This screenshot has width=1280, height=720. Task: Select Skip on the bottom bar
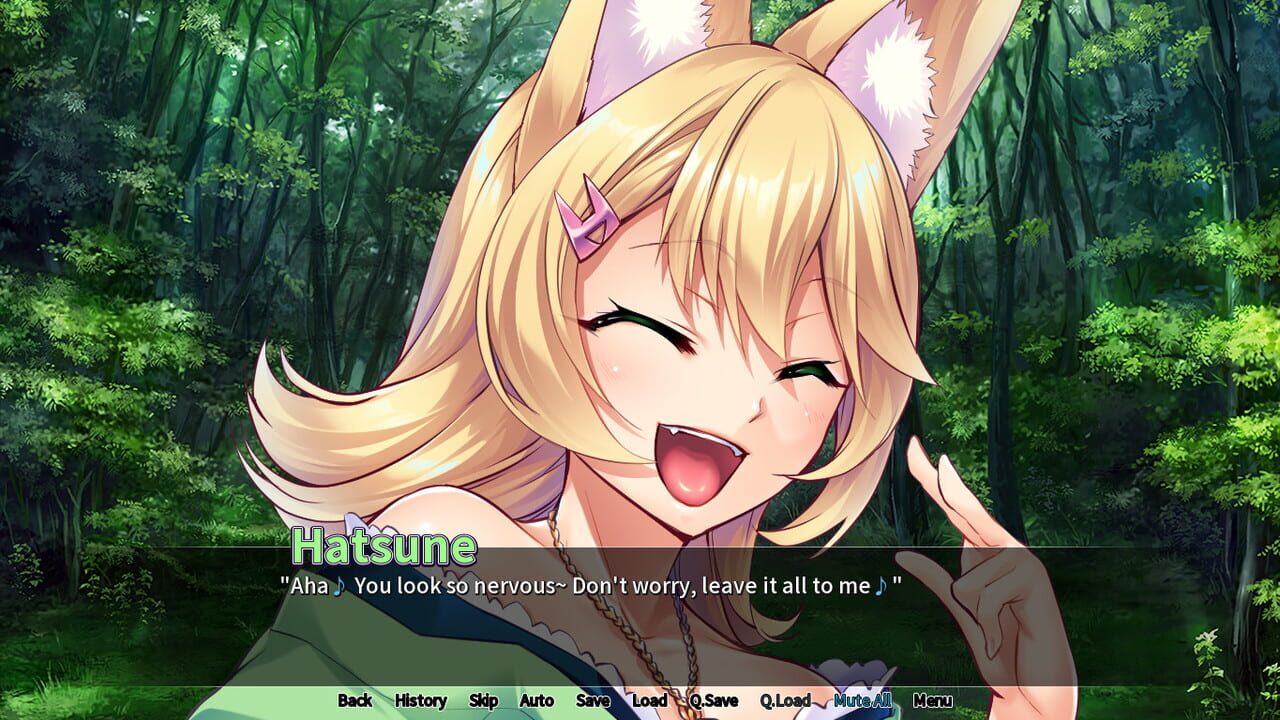(484, 701)
